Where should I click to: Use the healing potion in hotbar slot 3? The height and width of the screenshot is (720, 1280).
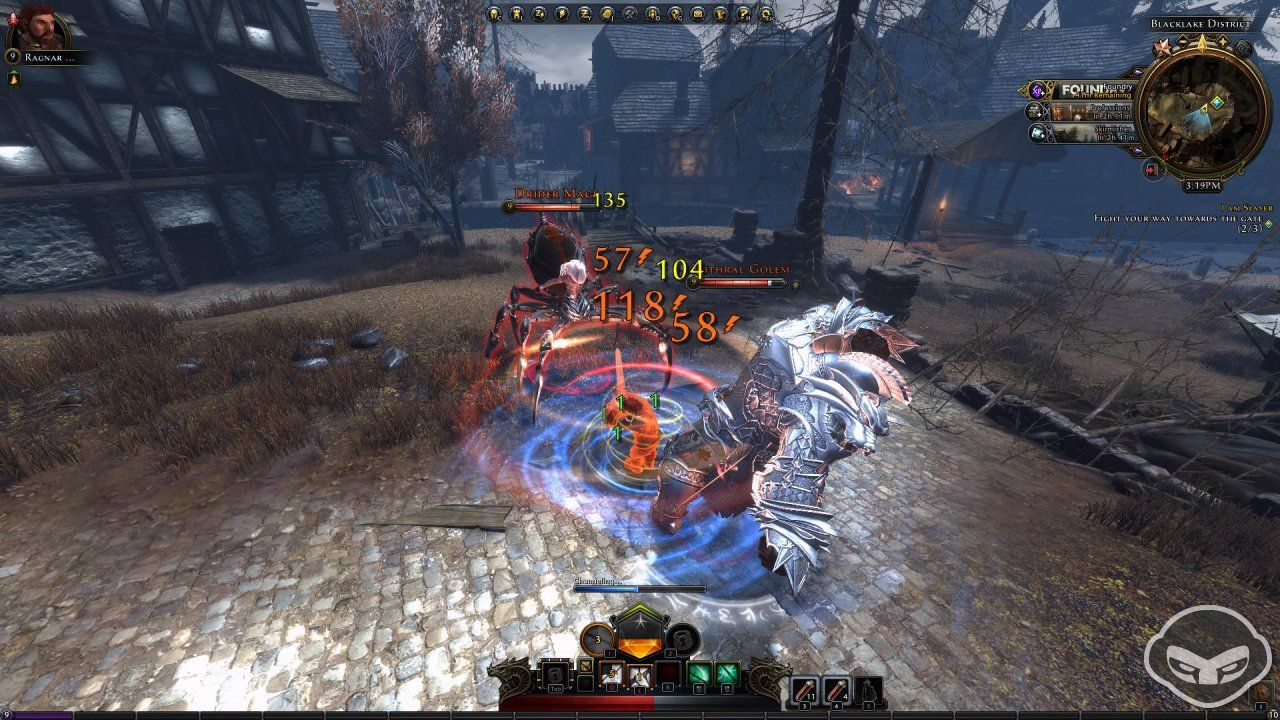(805, 690)
